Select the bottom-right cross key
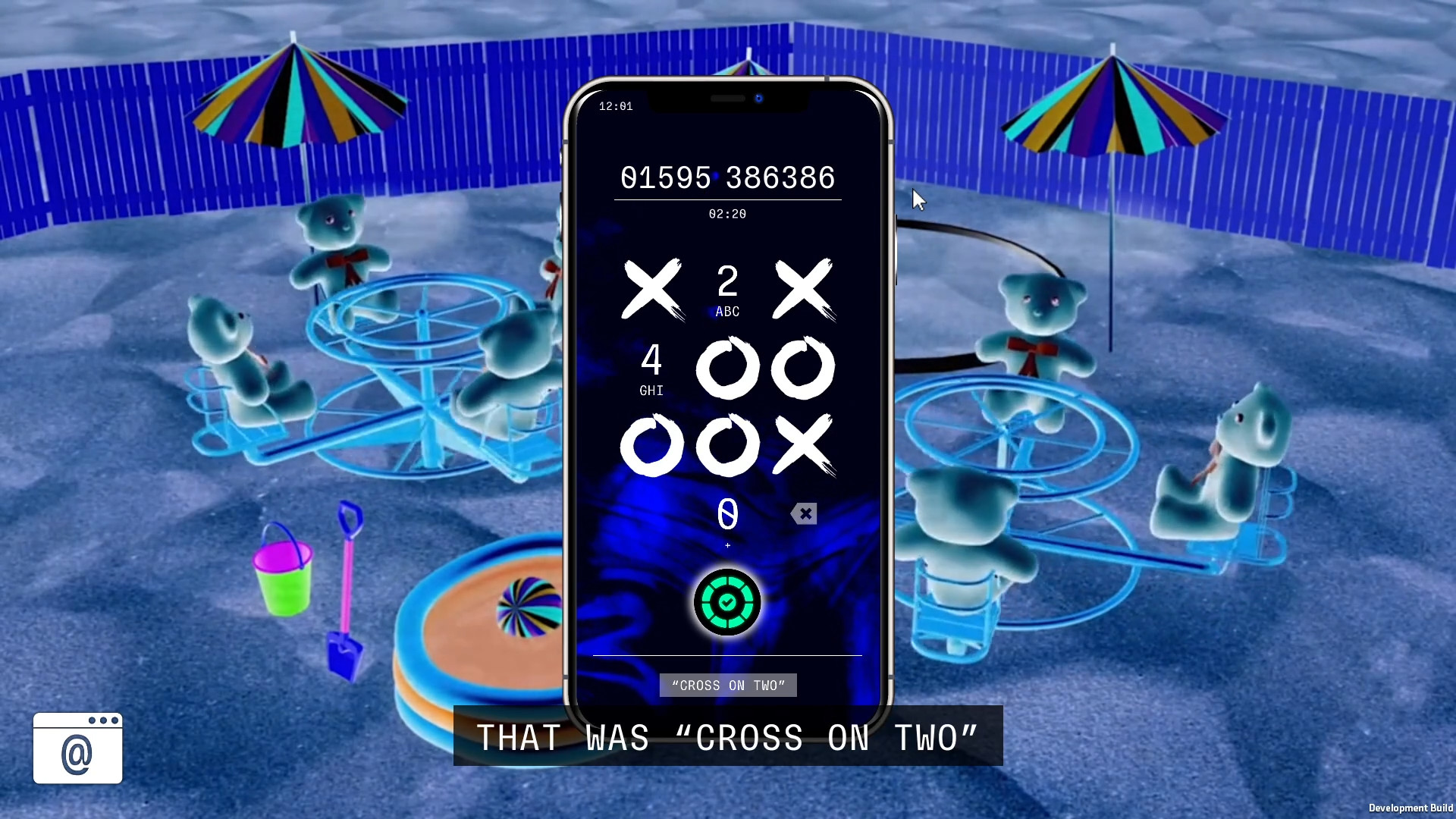Viewport: 1456px width, 819px height. pyautogui.click(x=804, y=446)
